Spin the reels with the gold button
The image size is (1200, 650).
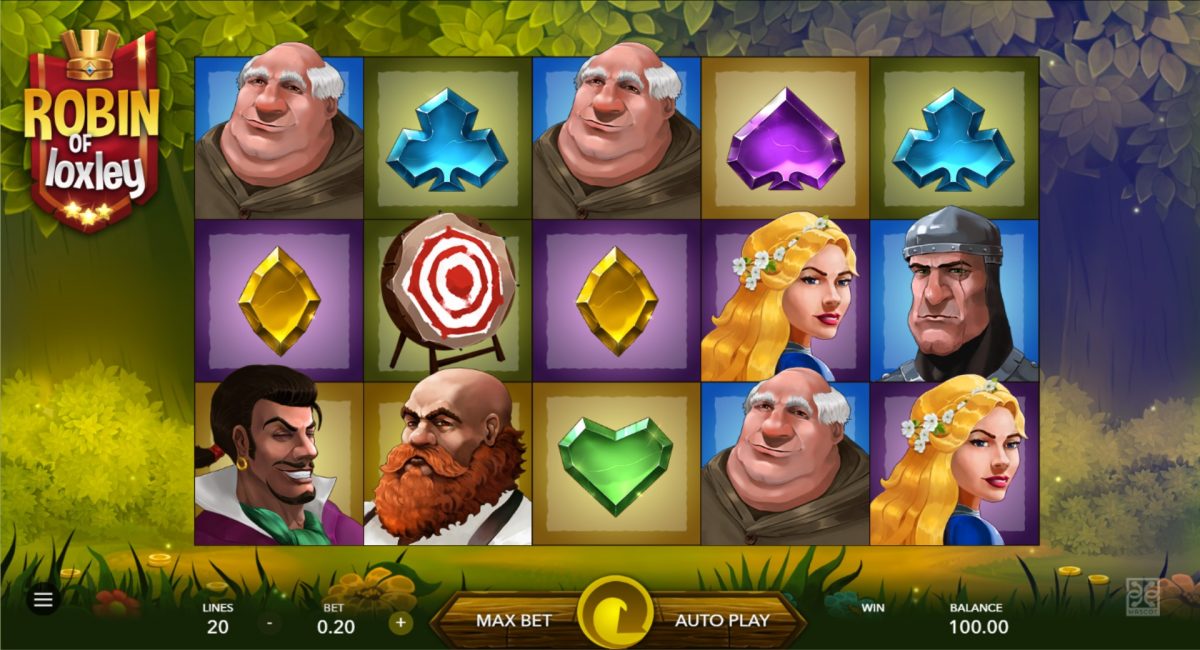[x=615, y=614]
